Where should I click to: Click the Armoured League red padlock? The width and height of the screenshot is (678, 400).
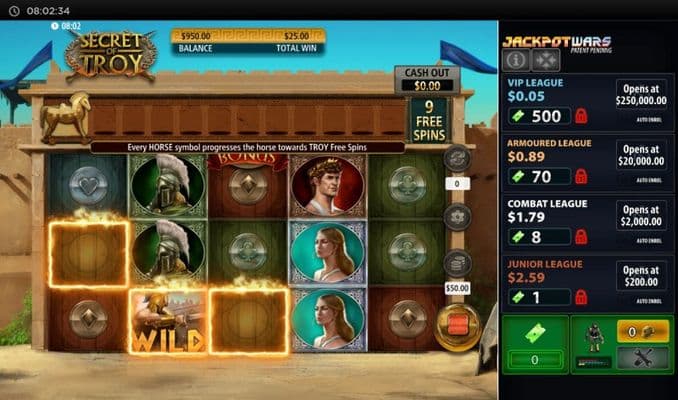point(582,177)
